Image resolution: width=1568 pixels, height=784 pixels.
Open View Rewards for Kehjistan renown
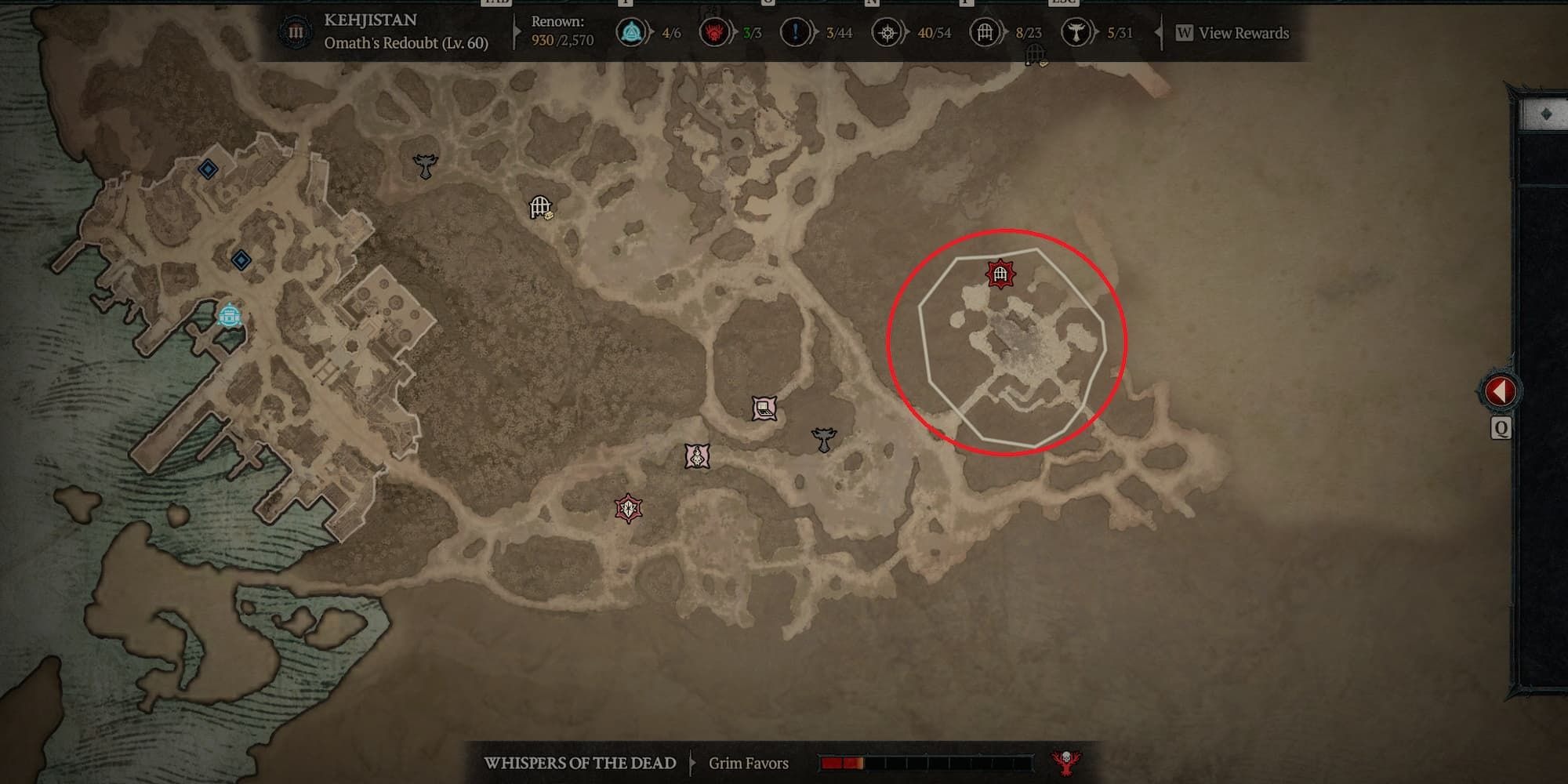(1243, 33)
